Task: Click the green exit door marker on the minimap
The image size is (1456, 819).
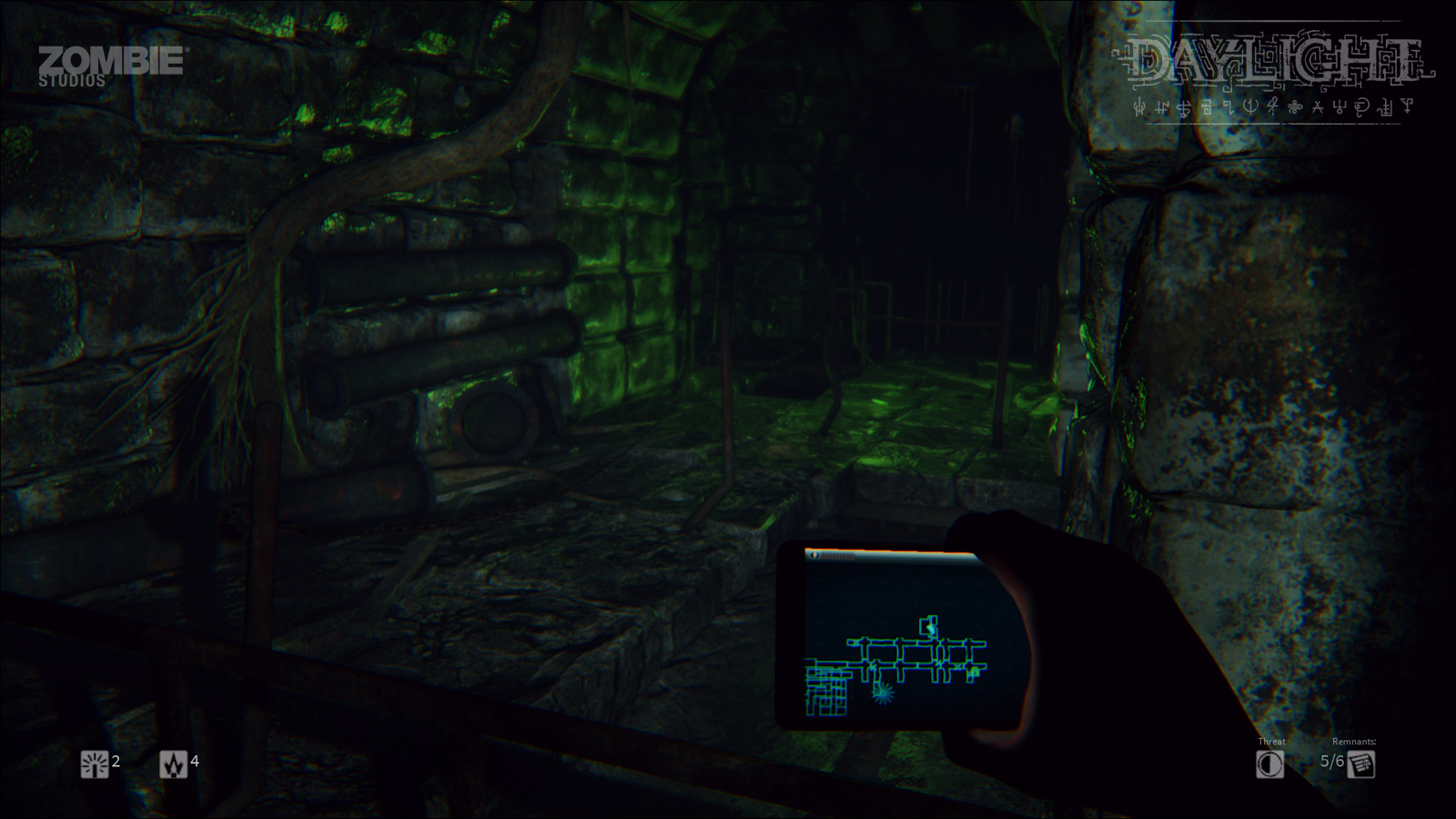Action: (929, 627)
